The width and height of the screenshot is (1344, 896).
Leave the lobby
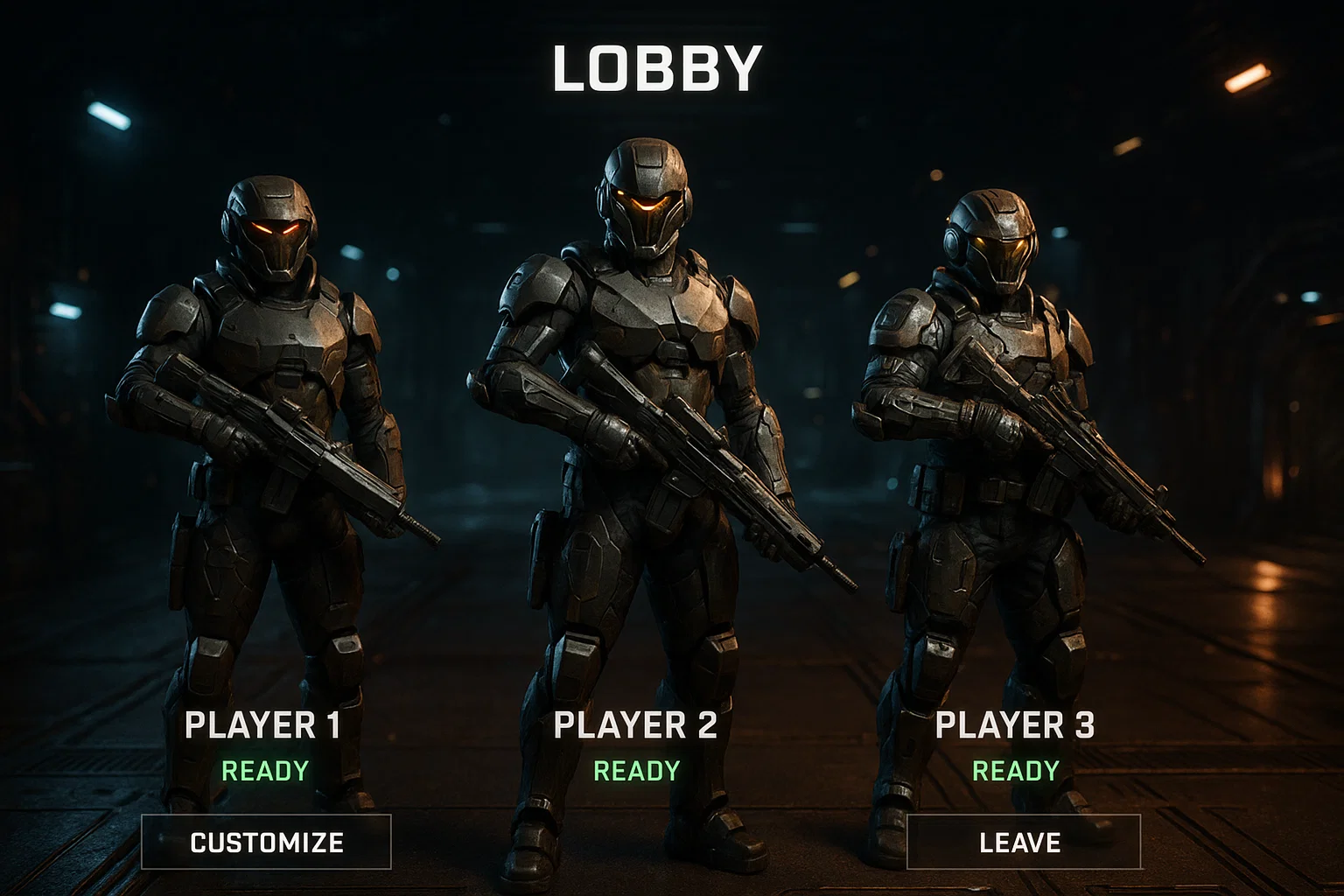coord(1023,842)
